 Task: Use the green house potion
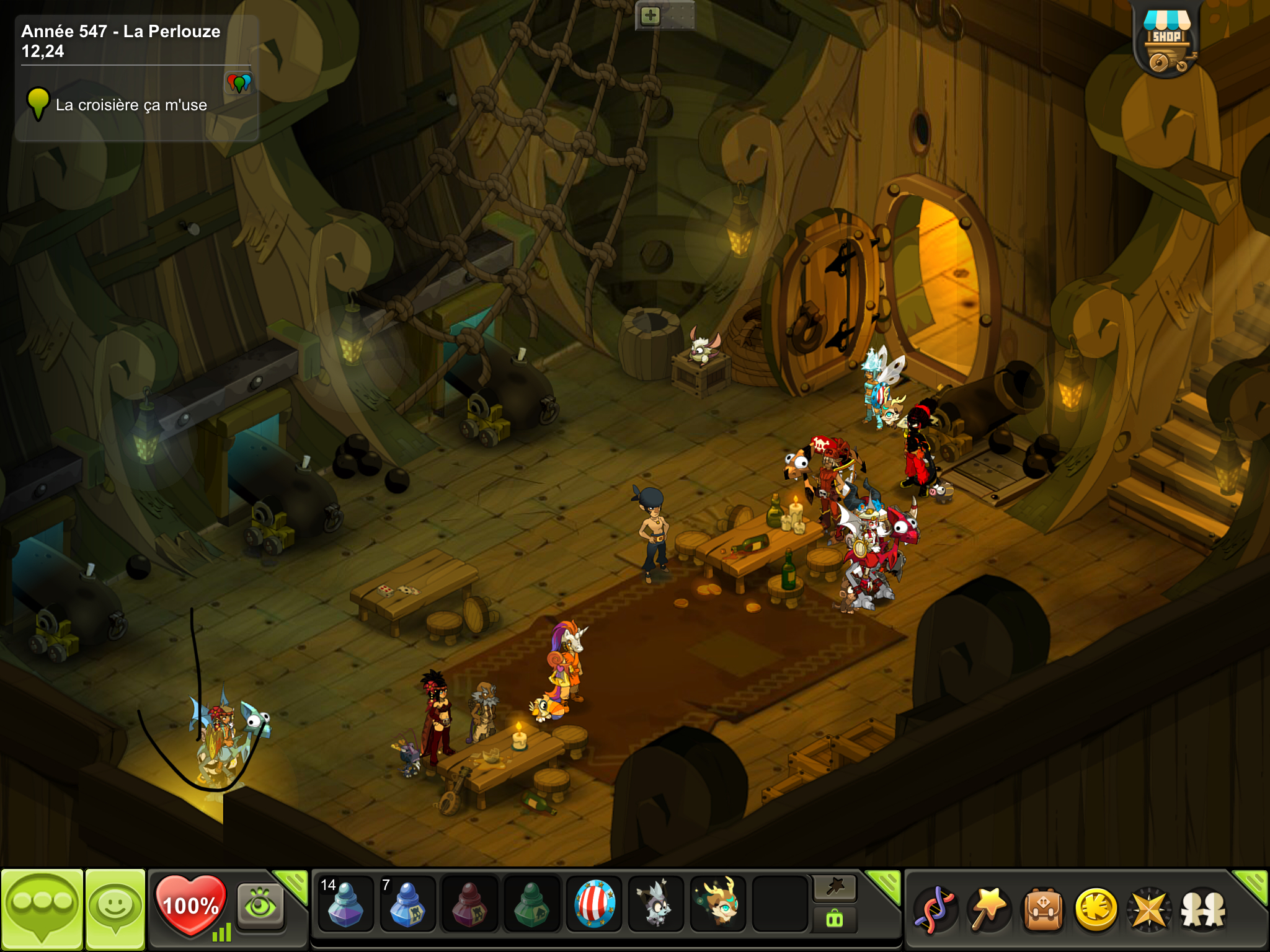(531, 905)
